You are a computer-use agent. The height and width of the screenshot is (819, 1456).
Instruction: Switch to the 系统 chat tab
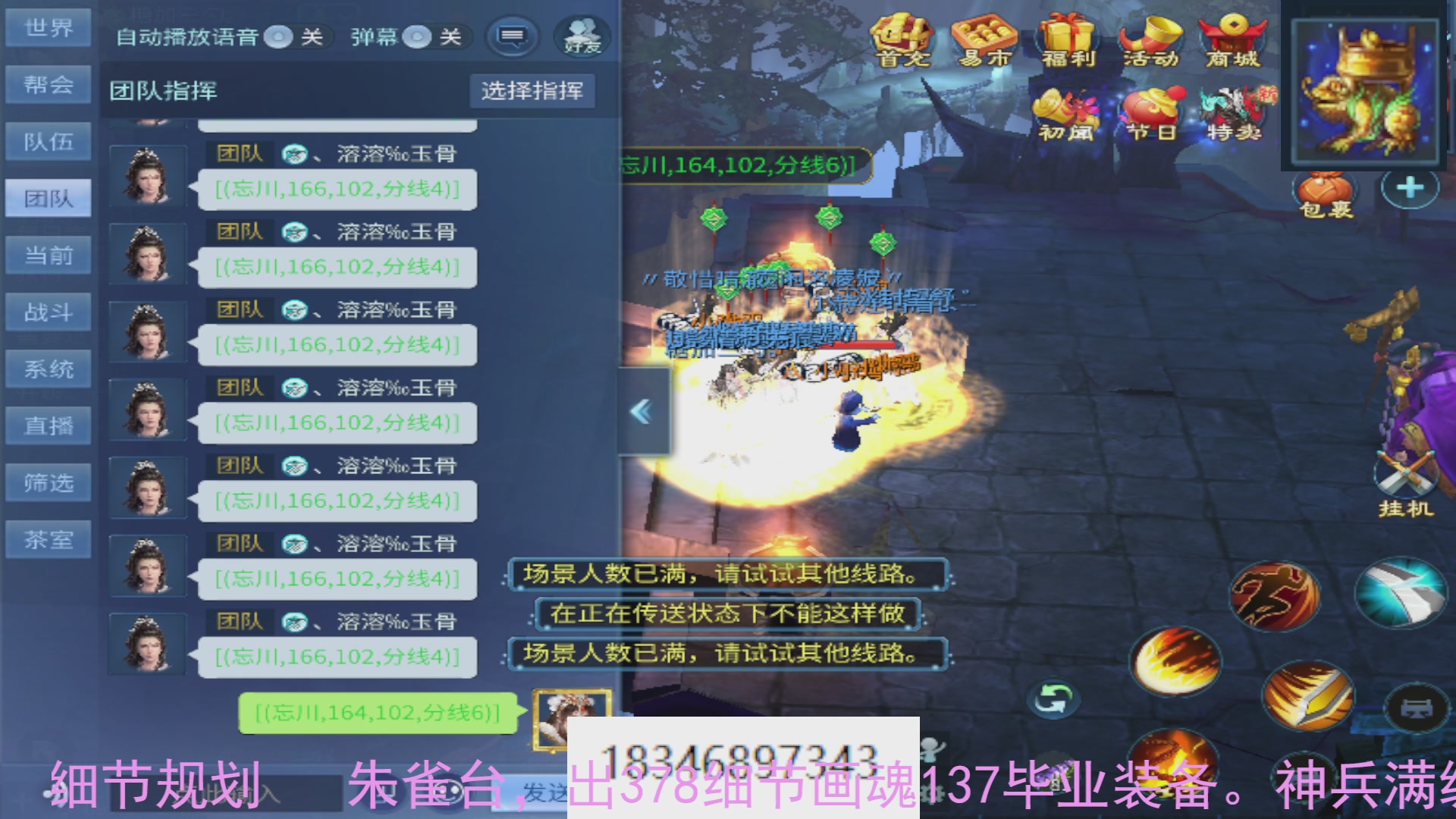48,369
